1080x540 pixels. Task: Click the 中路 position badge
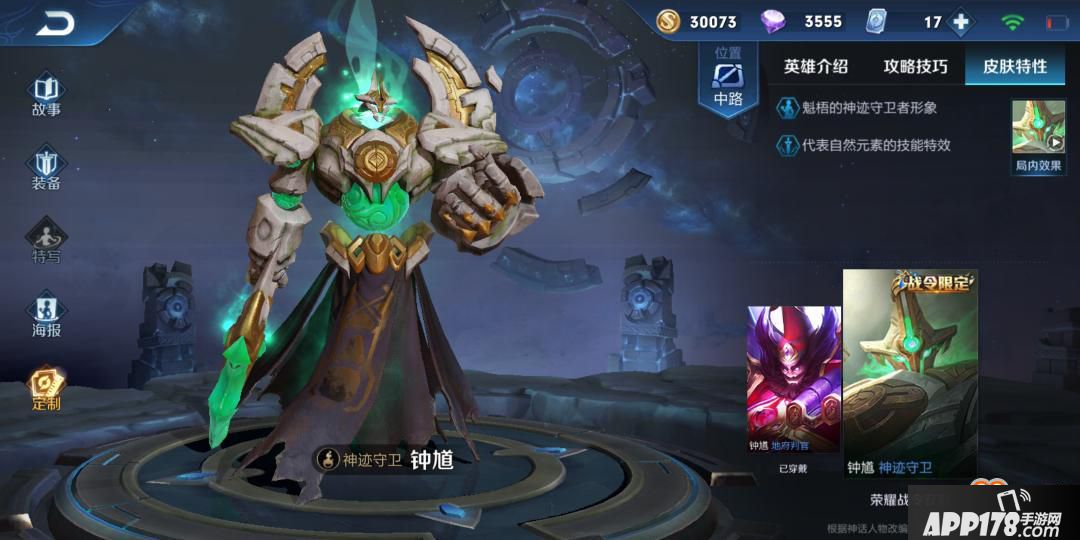pyautogui.click(x=728, y=80)
